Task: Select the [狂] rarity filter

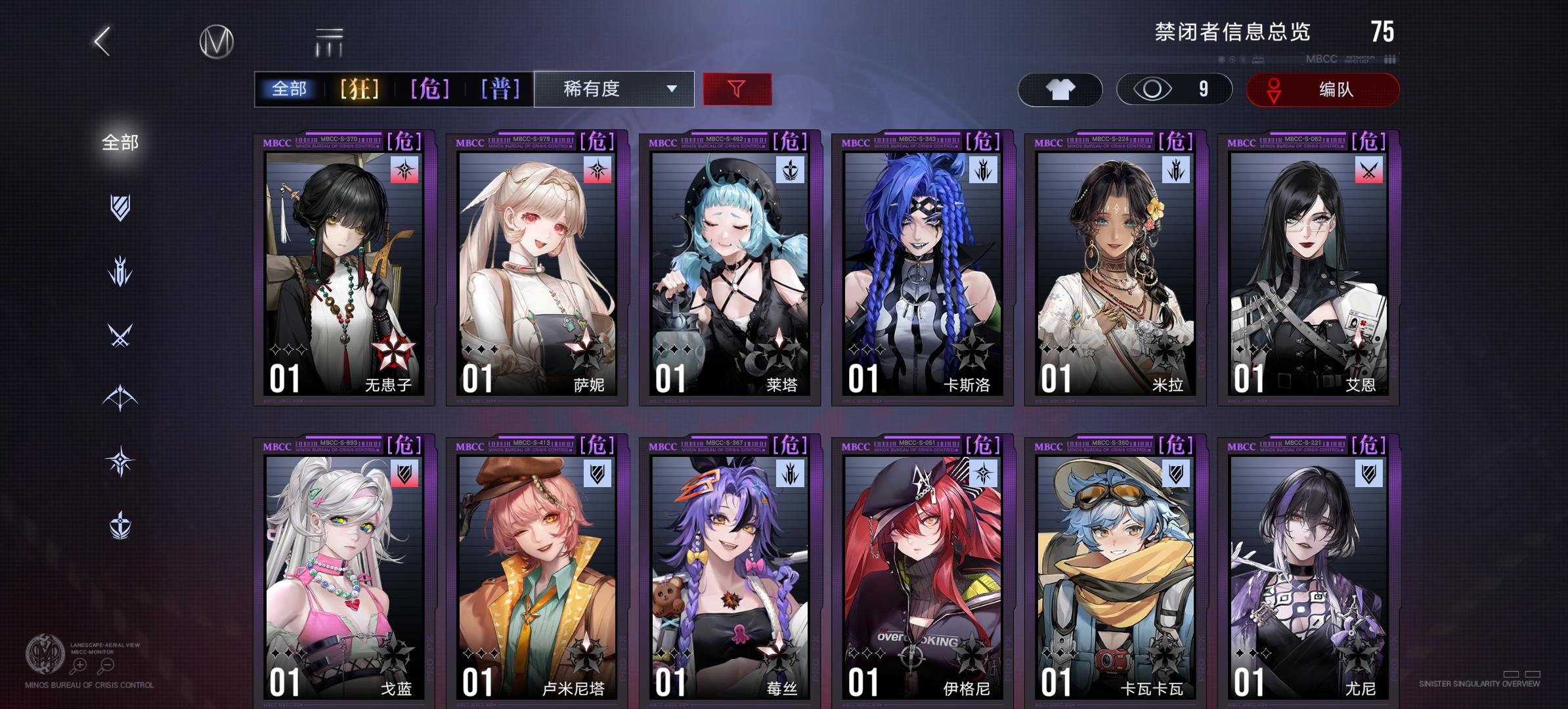Action: (x=359, y=89)
